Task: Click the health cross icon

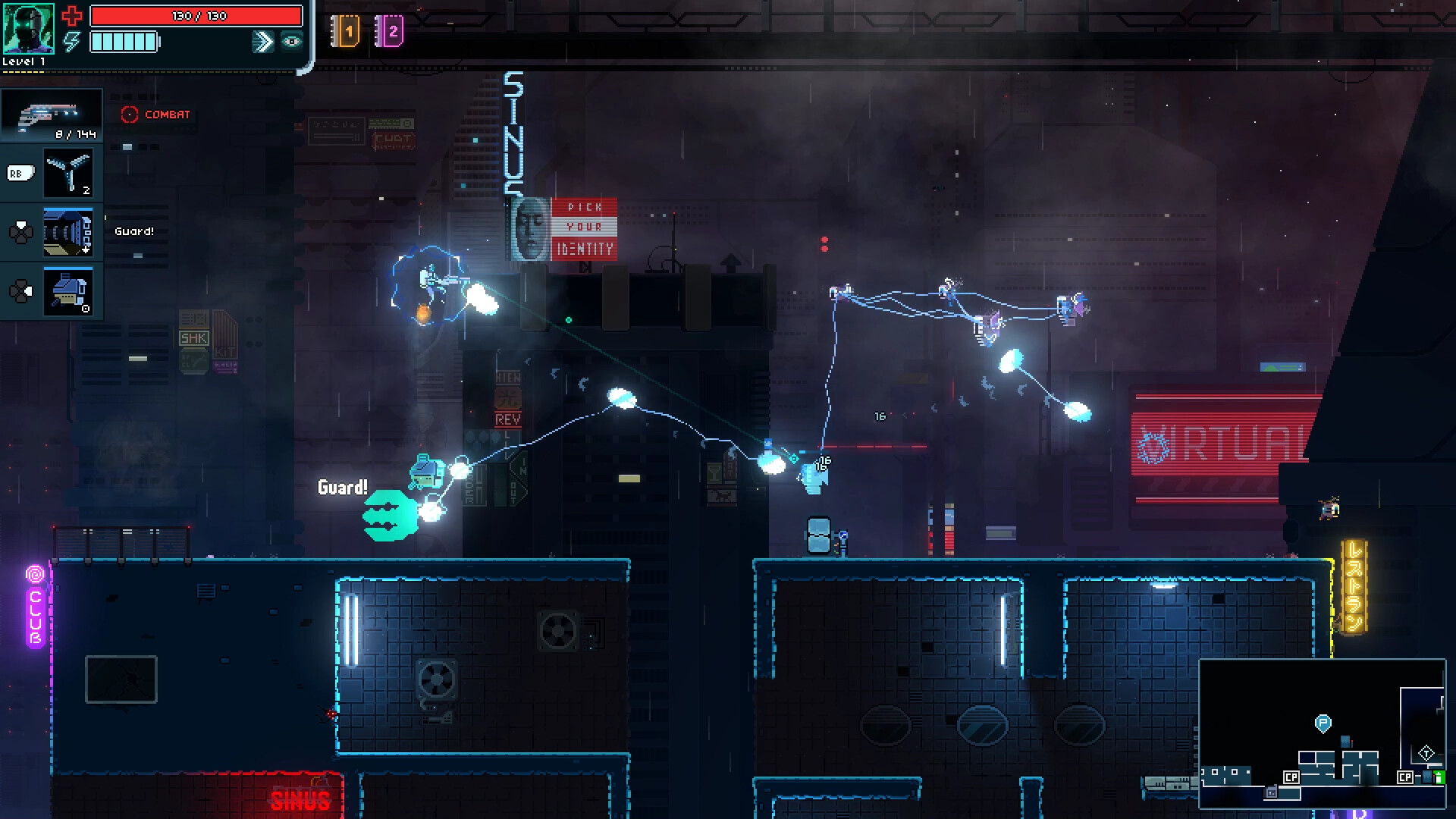Action: (73, 14)
